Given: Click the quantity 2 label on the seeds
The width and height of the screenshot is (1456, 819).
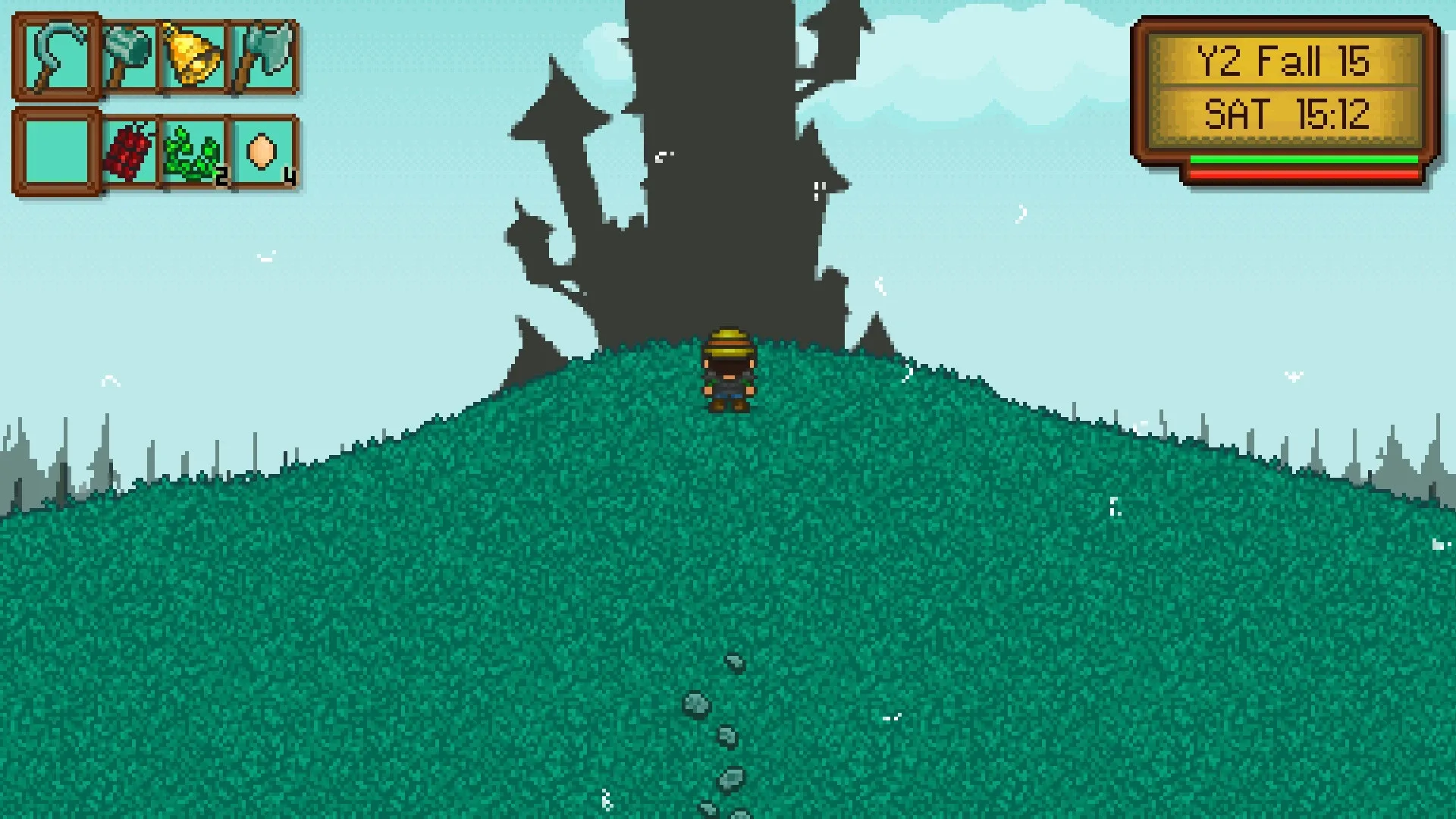Looking at the screenshot, I should [220, 177].
